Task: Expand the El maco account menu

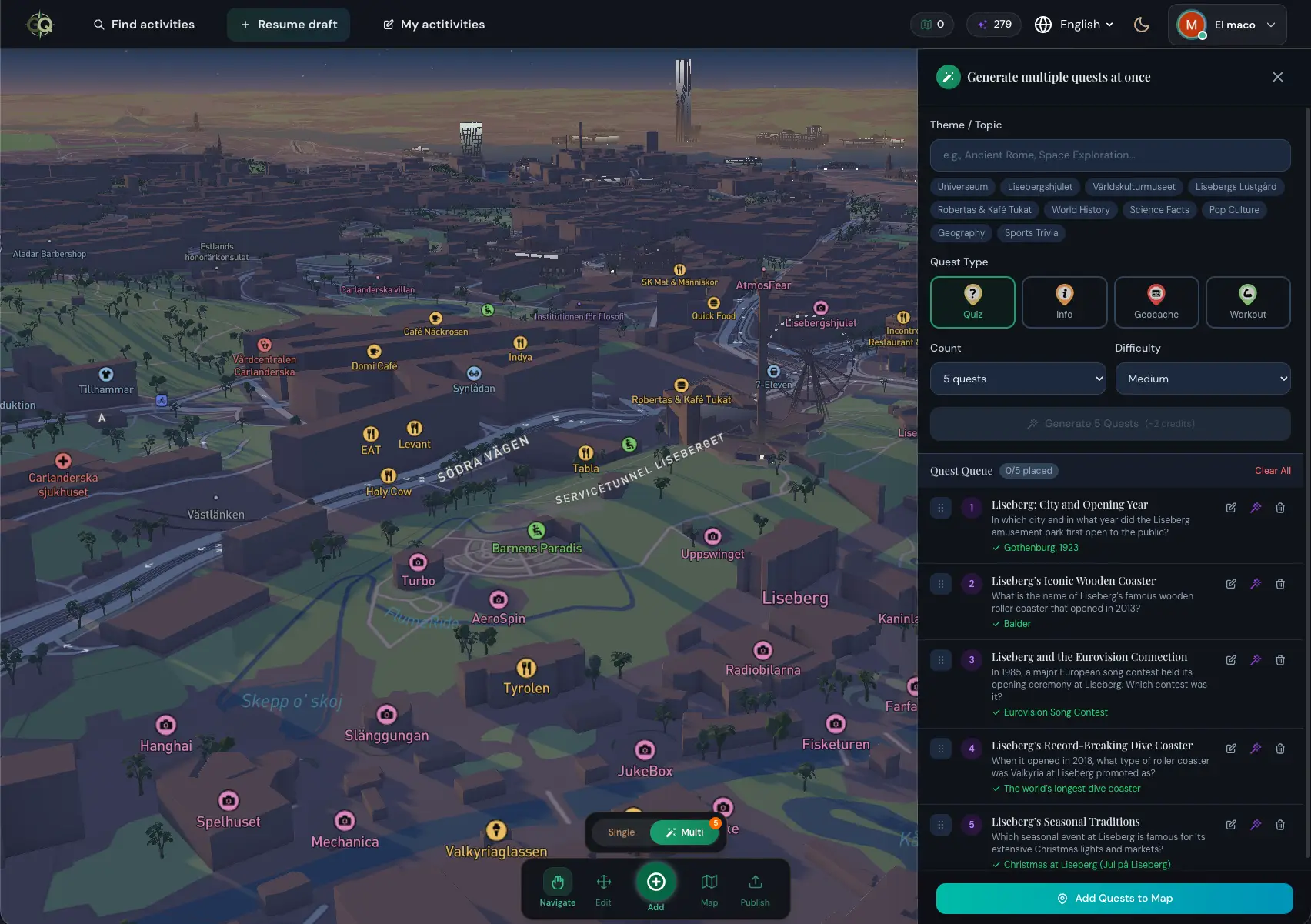Action: click(1227, 24)
